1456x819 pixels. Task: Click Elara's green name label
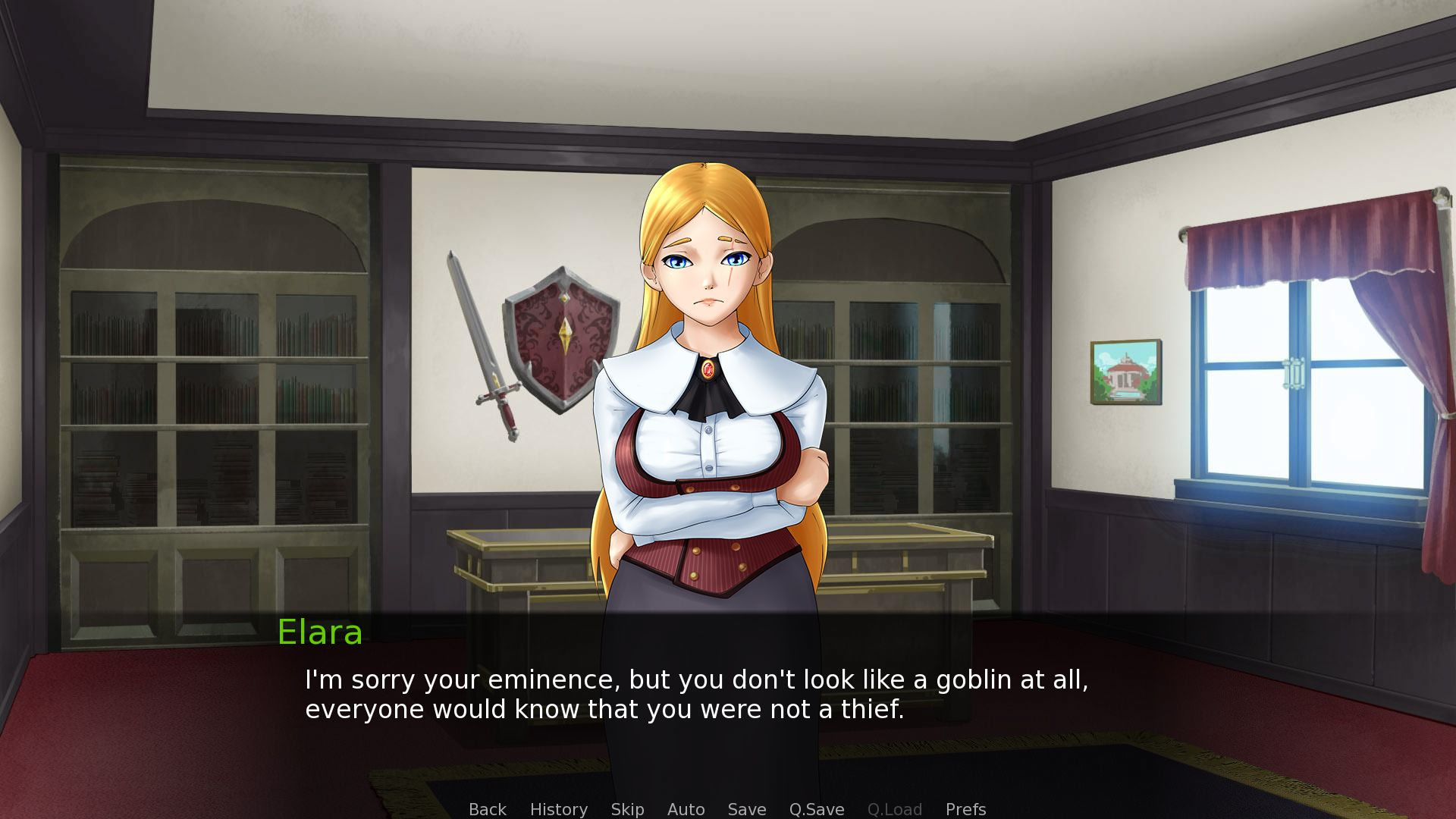click(319, 634)
